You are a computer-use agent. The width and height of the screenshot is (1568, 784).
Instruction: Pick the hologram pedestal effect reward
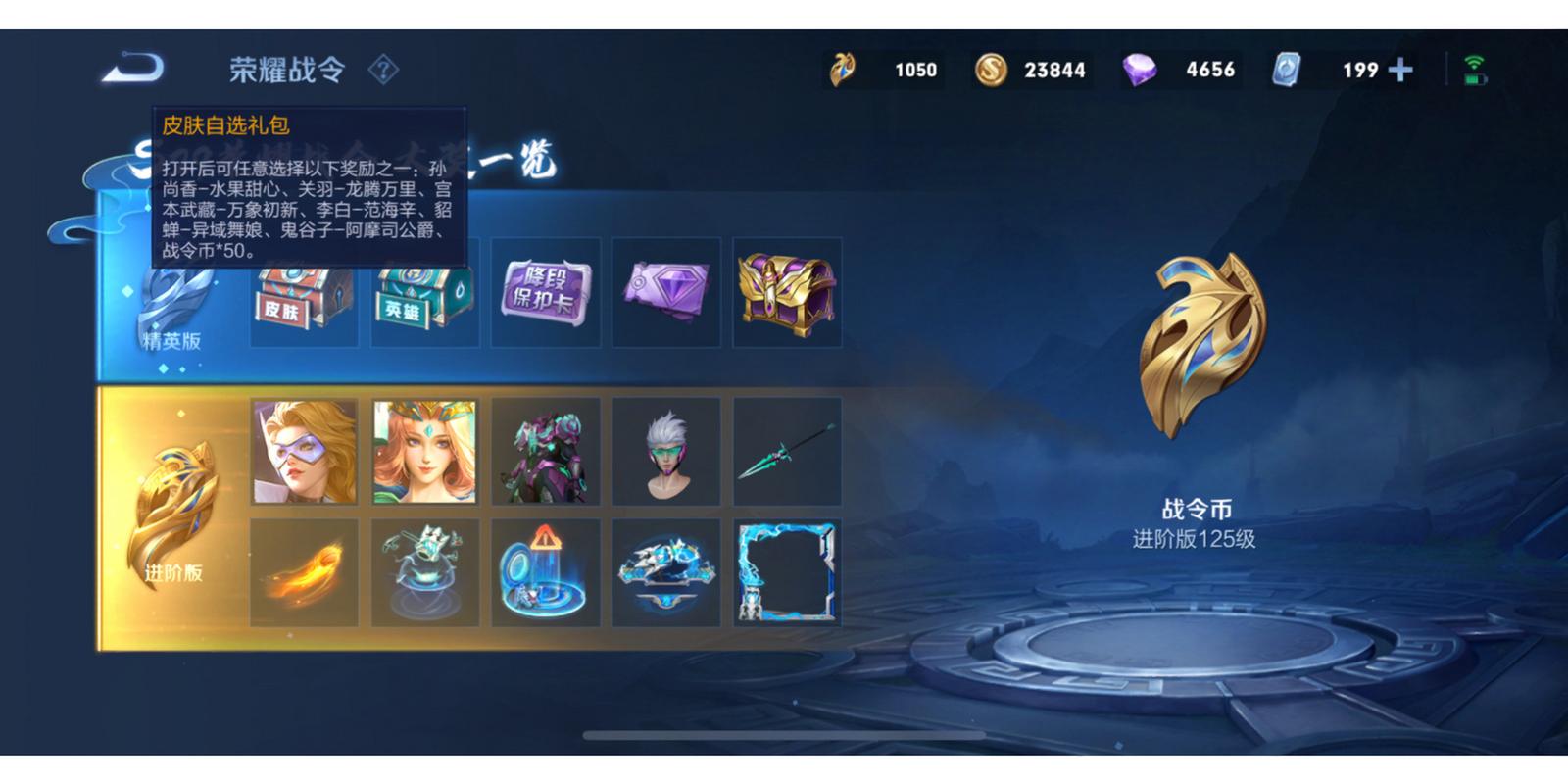pyautogui.click(x=424, y=573)
